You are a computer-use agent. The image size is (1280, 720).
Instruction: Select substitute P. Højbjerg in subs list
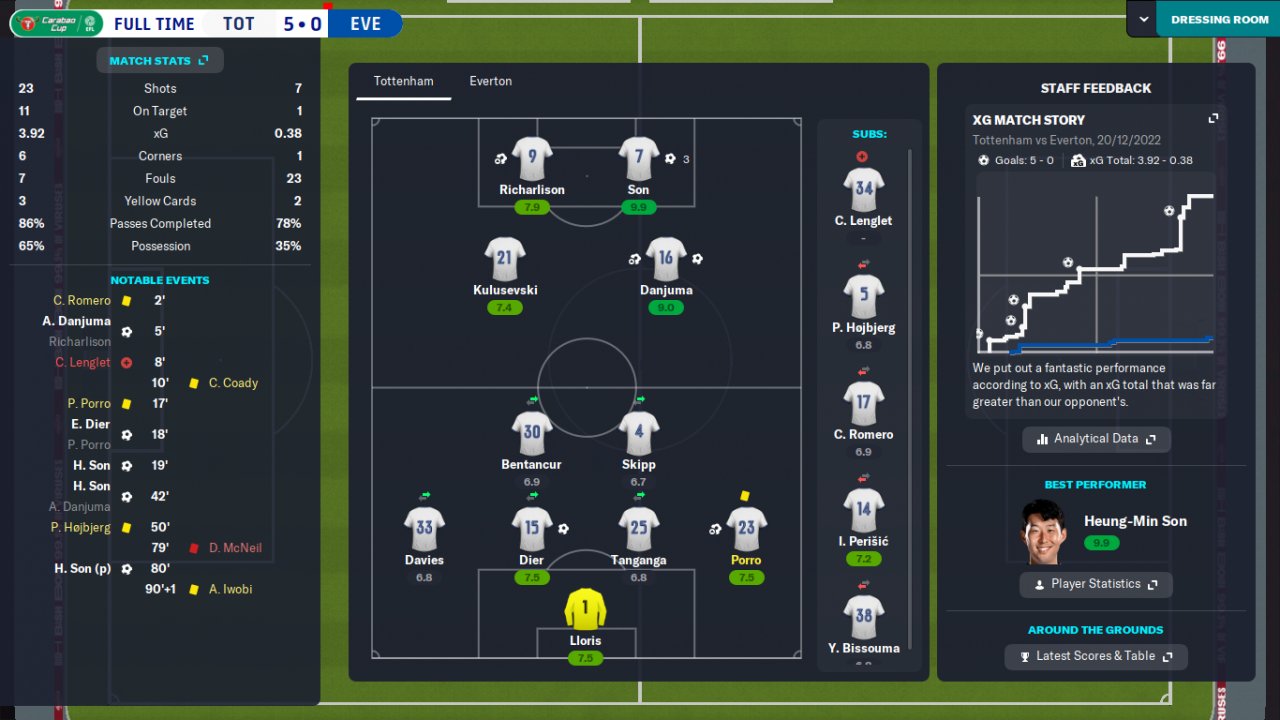(863, 297)
